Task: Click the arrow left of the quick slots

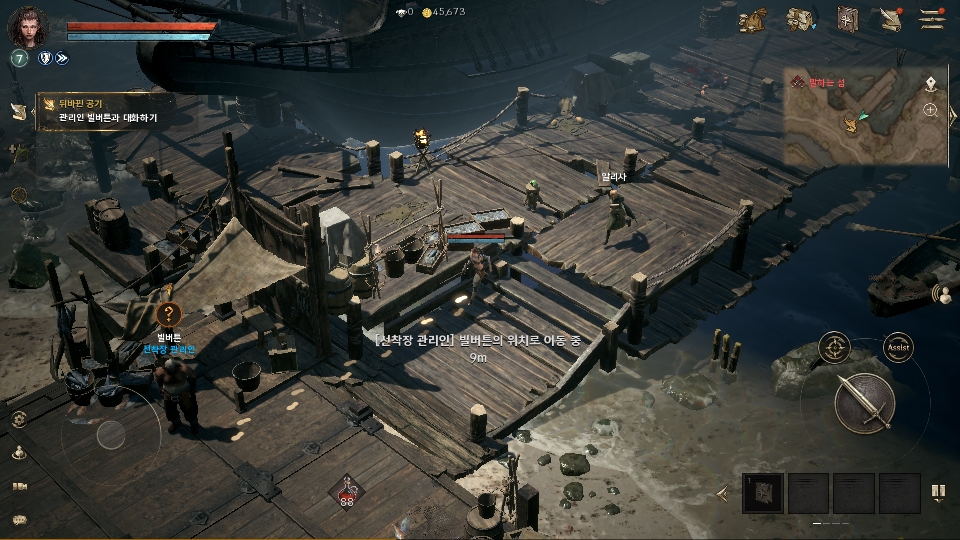Action: point(723,493)
